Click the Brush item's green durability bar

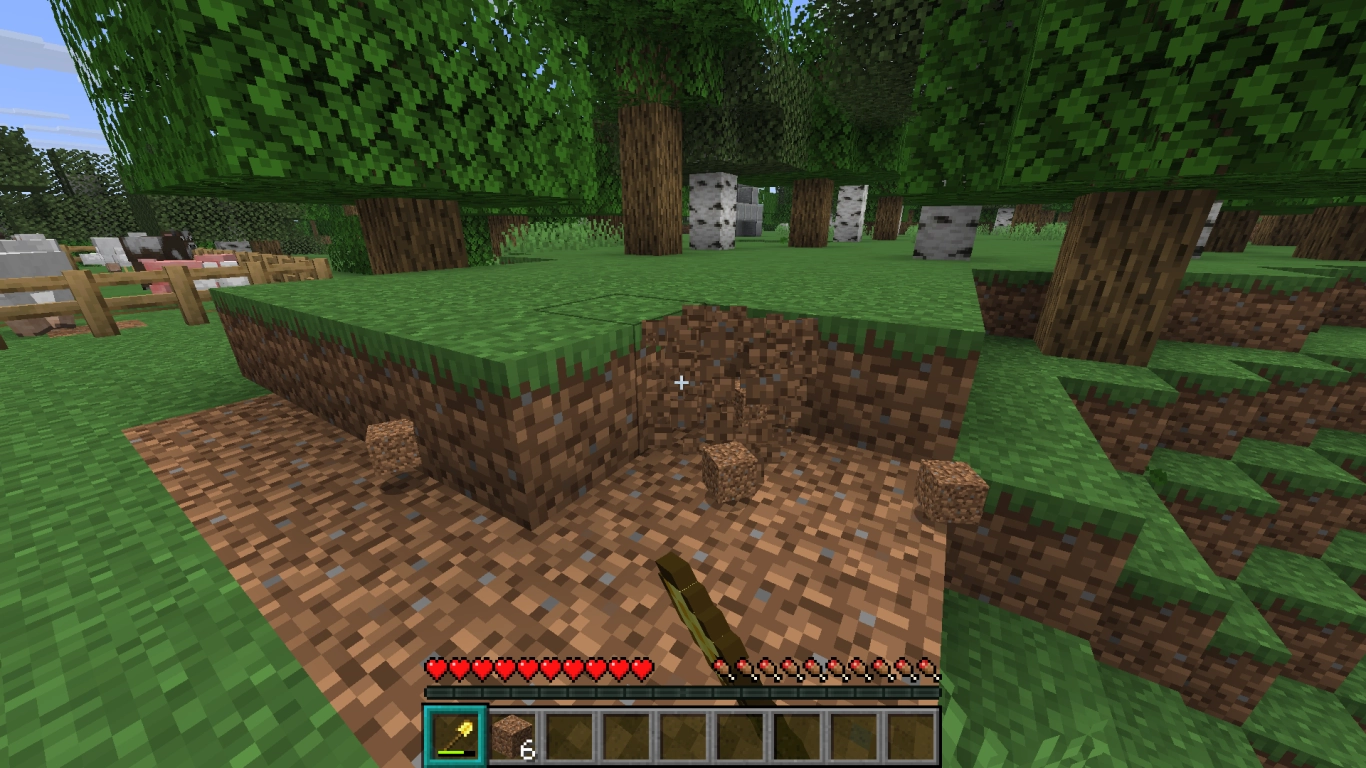tap(453, 754)
